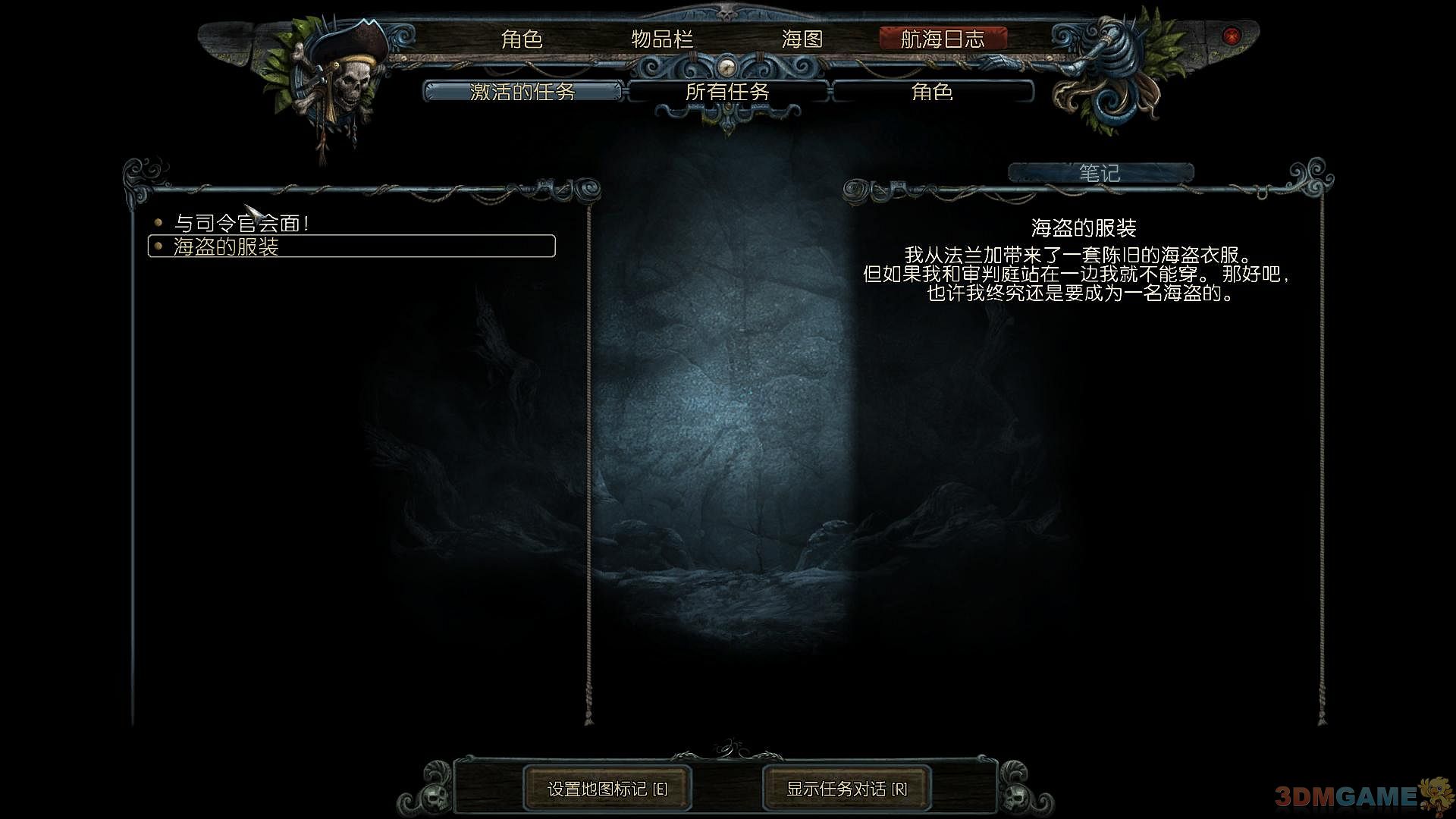Open the 航海日志 log section
Image resolution: width=1456 pixels, height=819 pixels.
click(944, 39)
